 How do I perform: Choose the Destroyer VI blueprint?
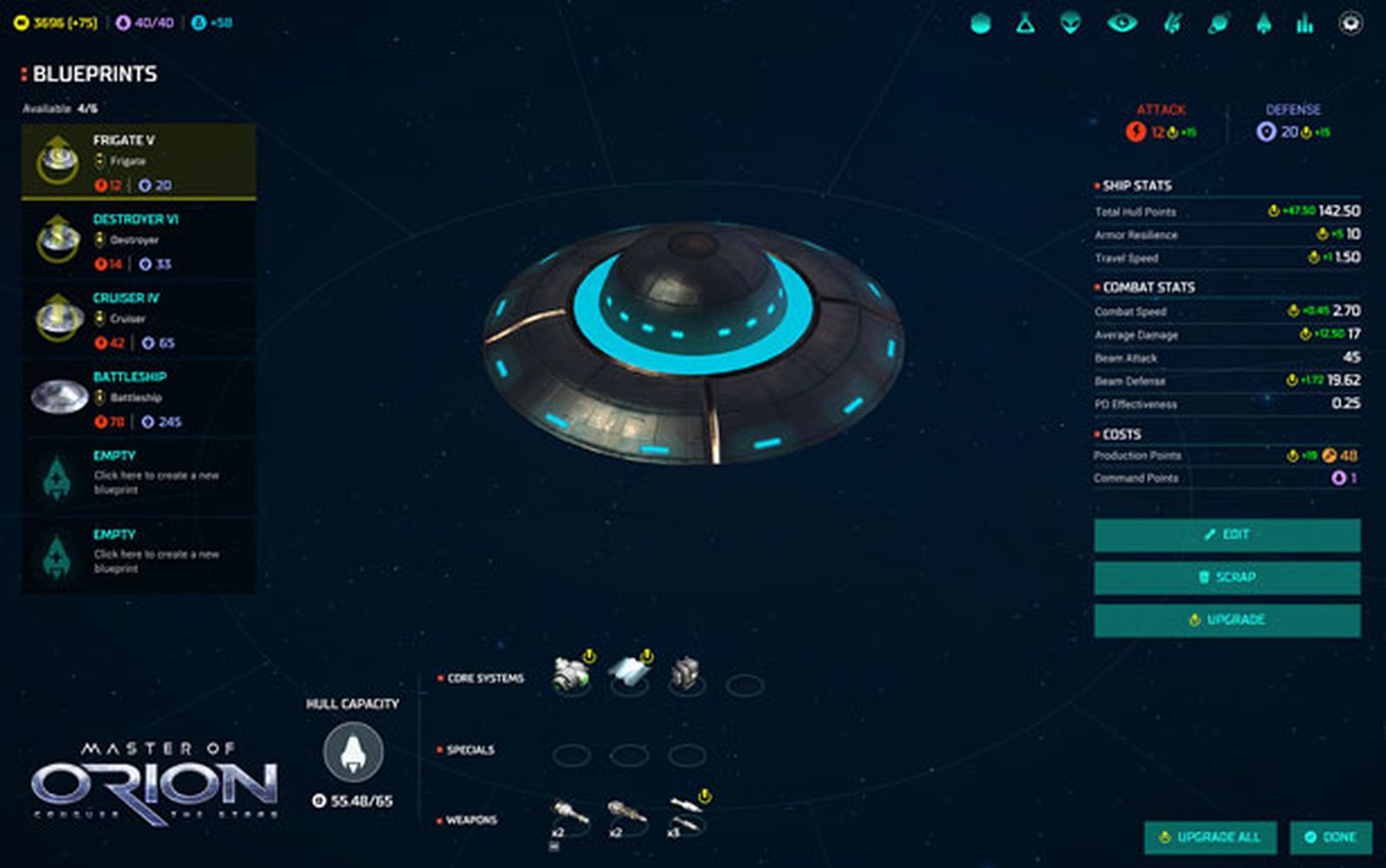(139, 241)
